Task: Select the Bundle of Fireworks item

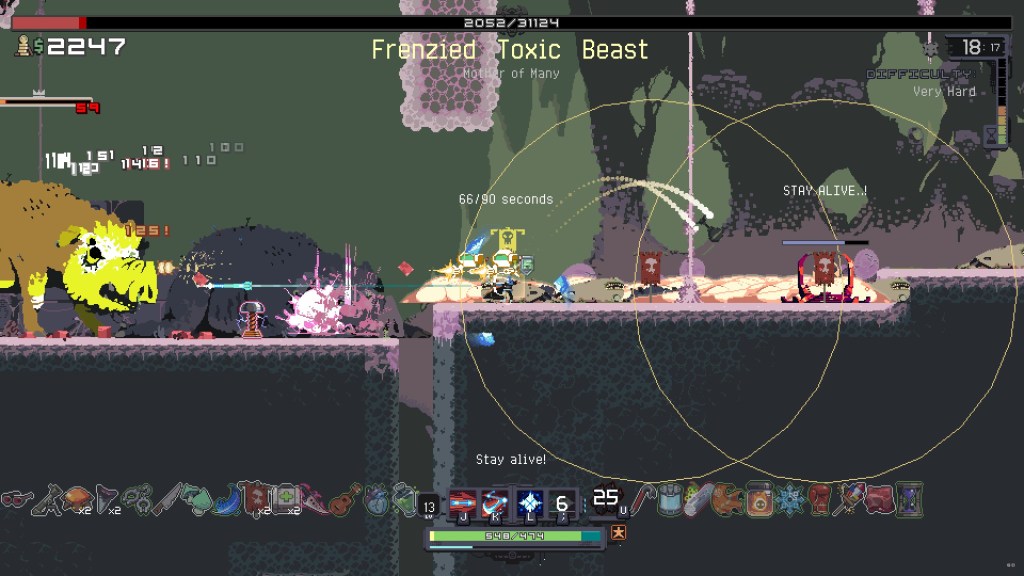Action: pyautogui.click(x=850, y=498)
